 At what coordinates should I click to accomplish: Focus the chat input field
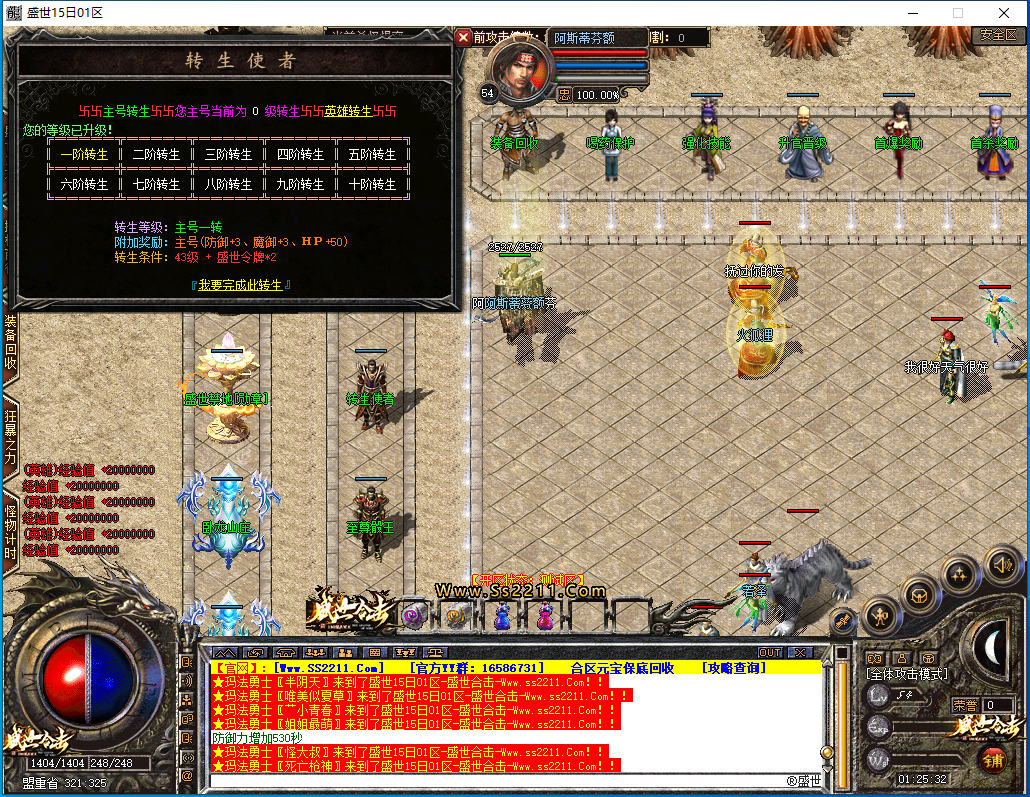[500, 781]
